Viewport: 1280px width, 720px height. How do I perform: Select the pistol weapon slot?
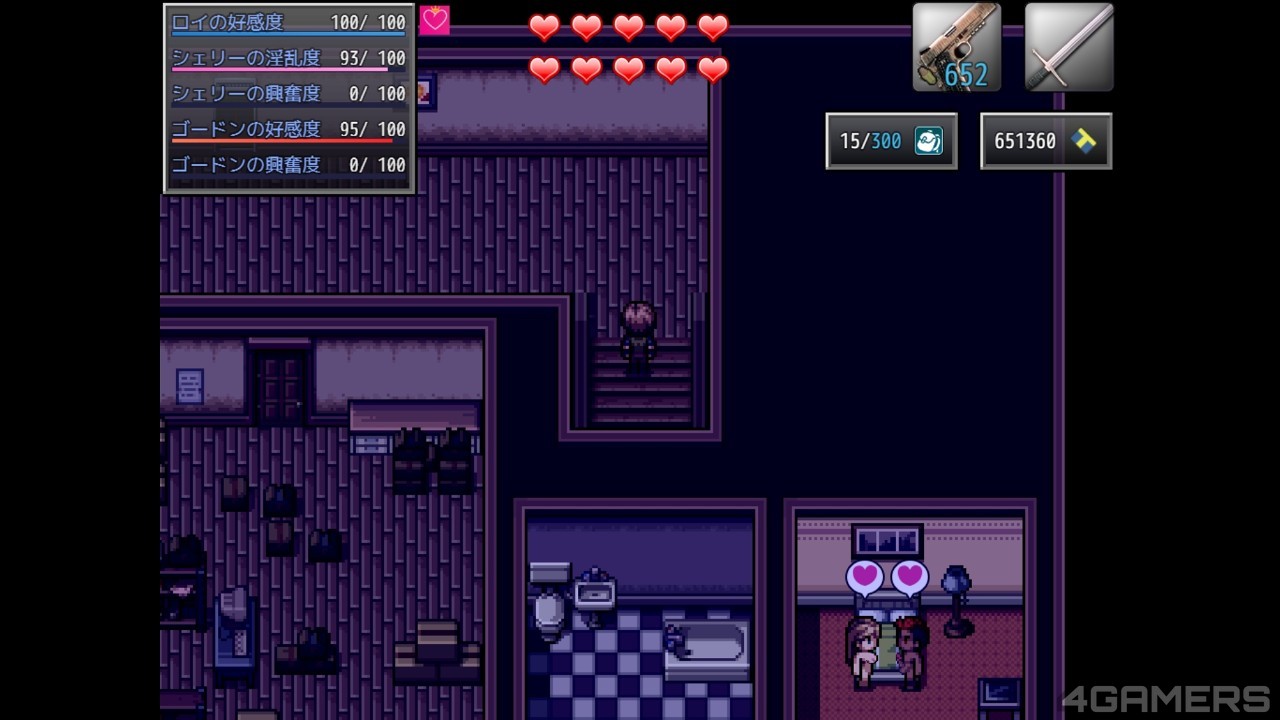tap(956, 48)
